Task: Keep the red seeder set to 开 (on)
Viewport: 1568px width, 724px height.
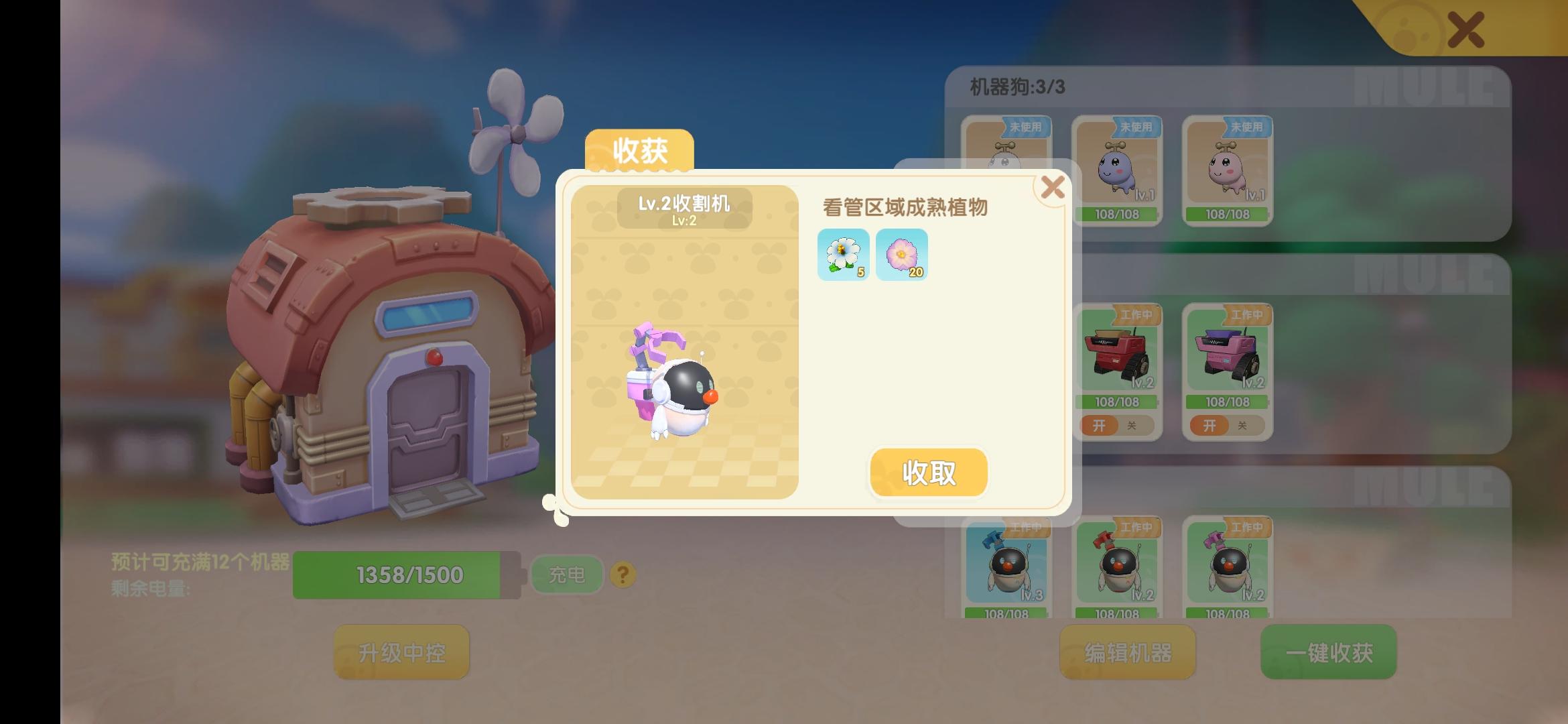Action: pos(1100,426)
